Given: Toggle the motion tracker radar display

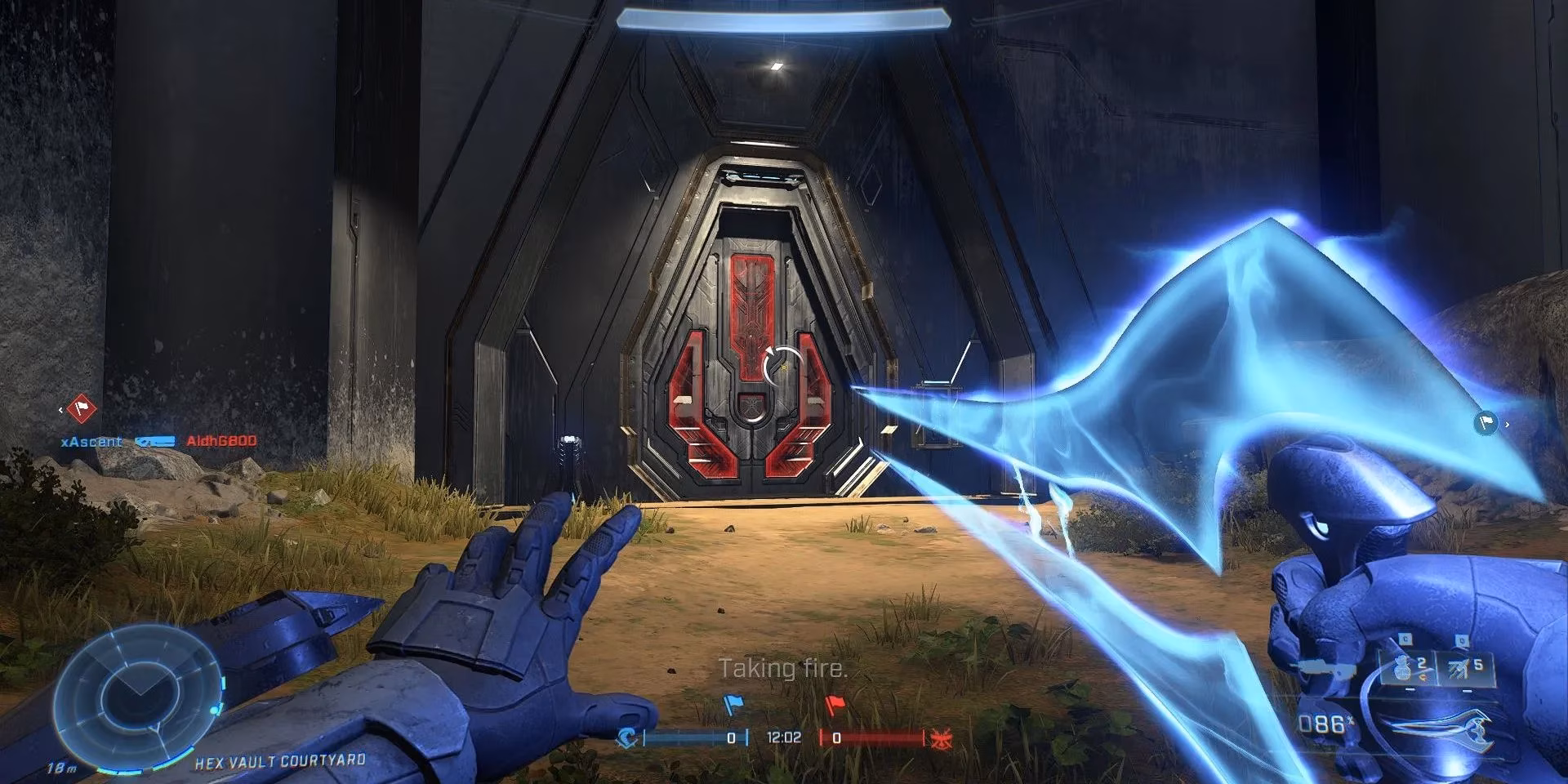Looking at the screenshot, I should point(139,696).
